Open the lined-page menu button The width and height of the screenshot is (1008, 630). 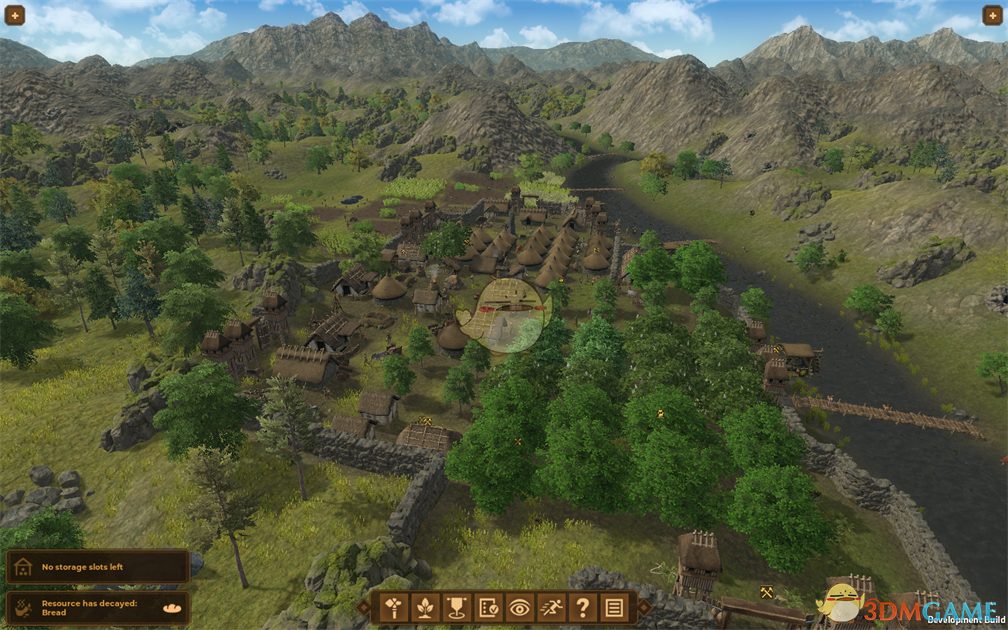coord(613,606)
